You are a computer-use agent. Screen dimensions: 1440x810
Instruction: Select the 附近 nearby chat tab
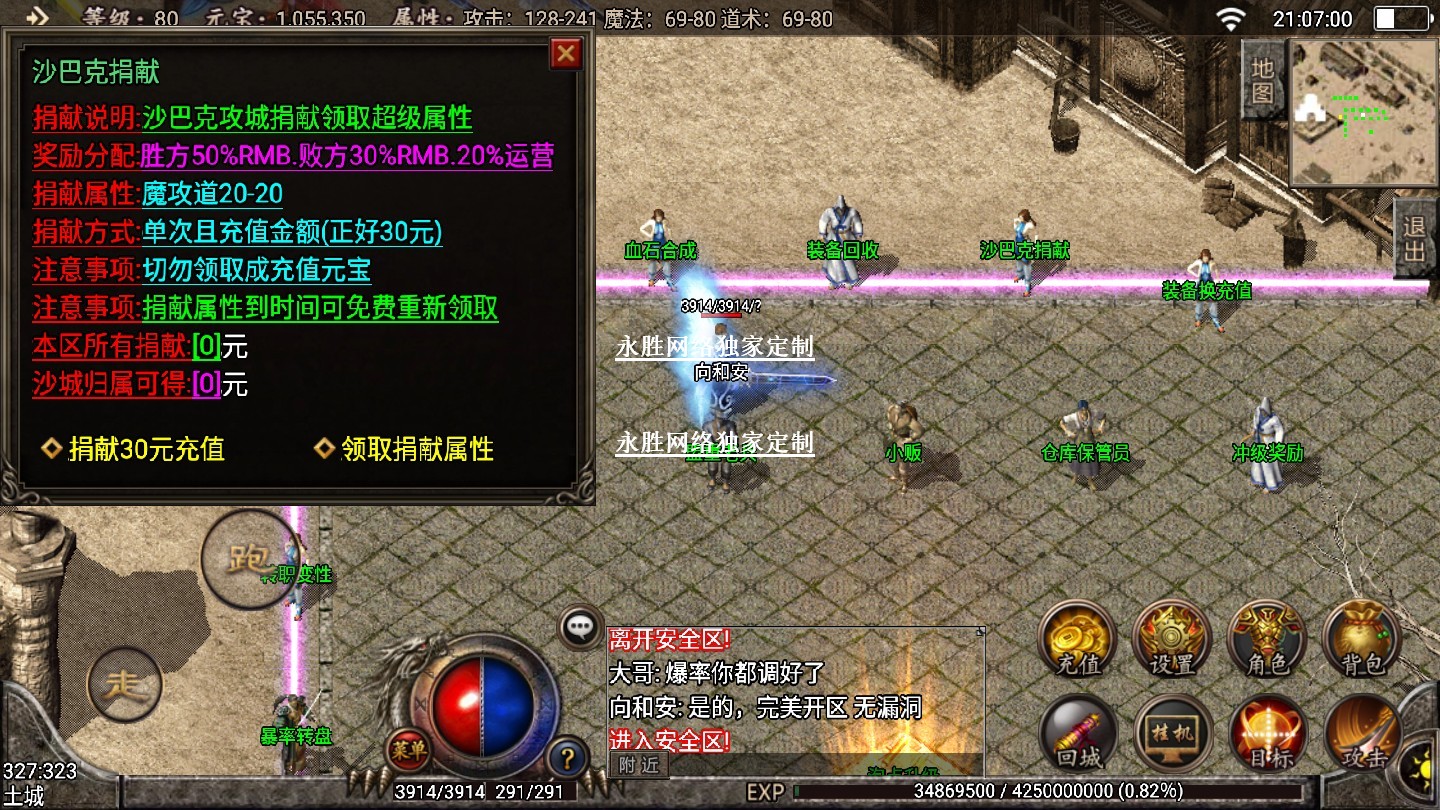[x=639, y=765]
